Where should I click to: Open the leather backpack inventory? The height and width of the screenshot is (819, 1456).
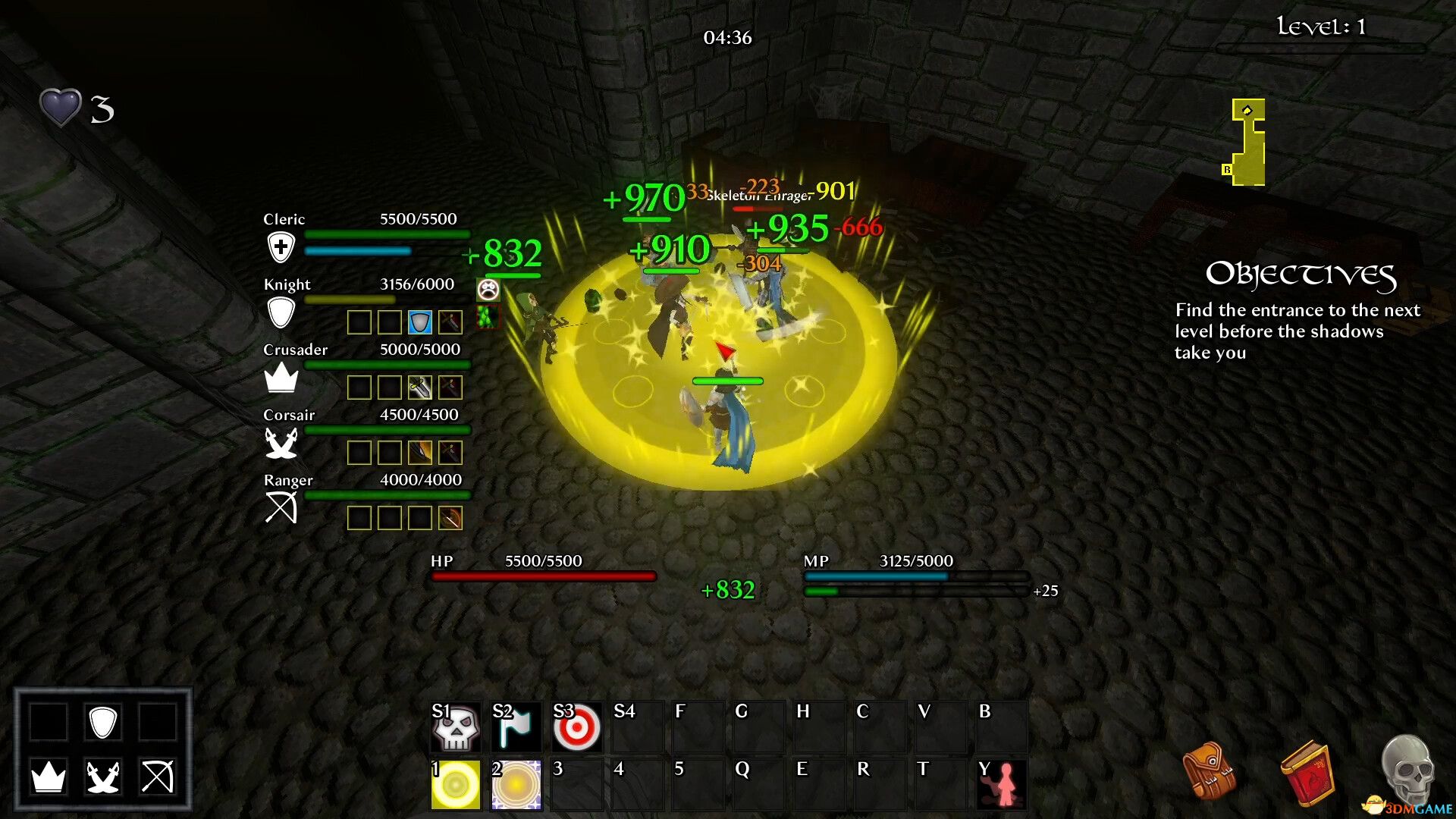[1209, 771]
